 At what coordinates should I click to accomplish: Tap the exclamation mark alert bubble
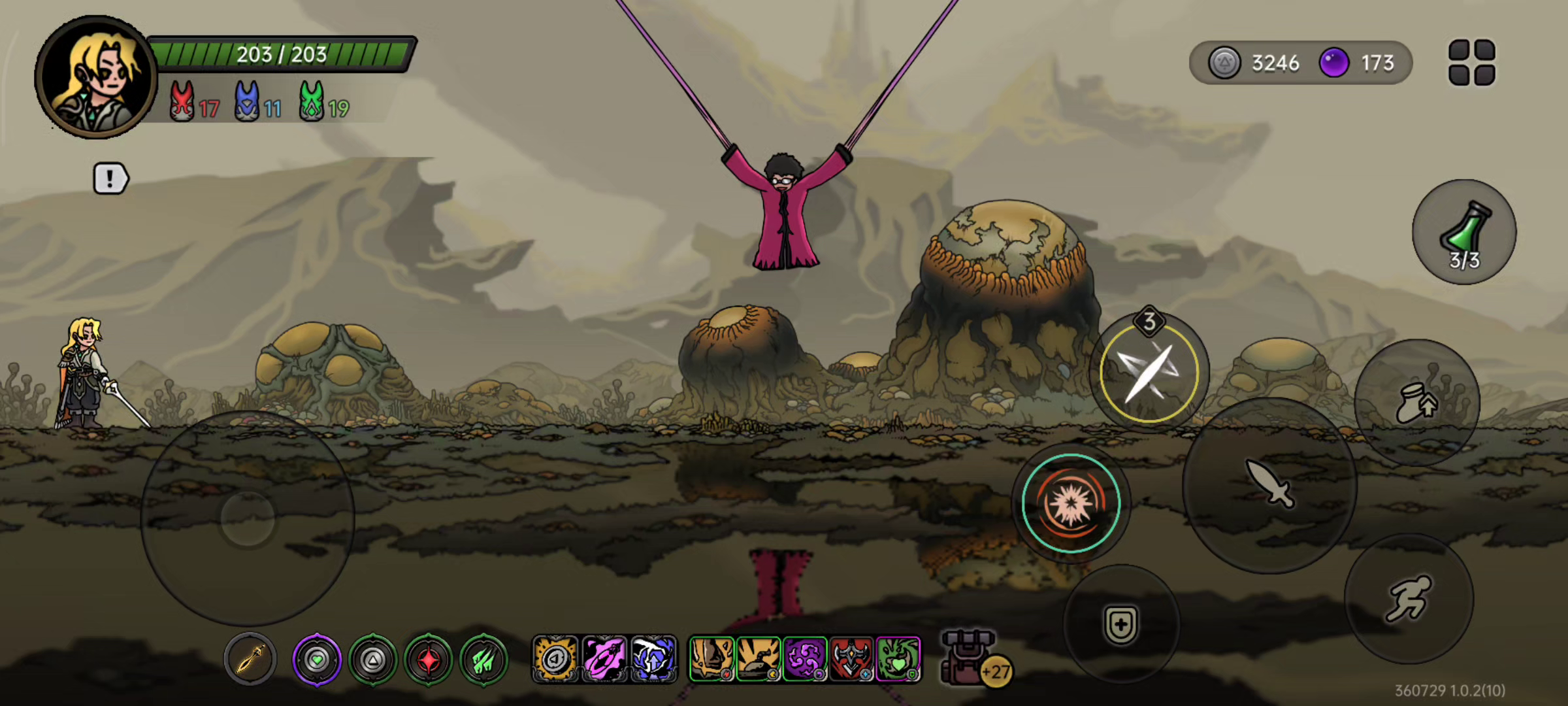click(110, 178)
